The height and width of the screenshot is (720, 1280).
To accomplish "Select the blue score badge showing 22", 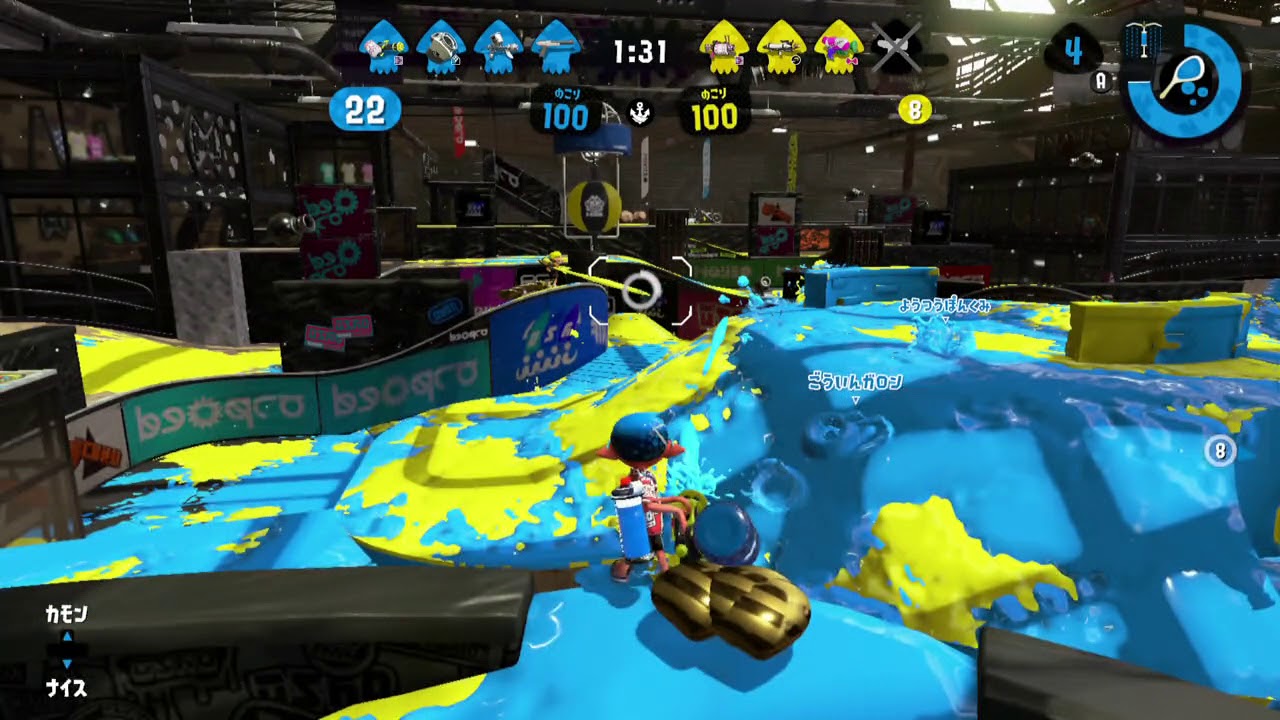I will coord(365,110).
